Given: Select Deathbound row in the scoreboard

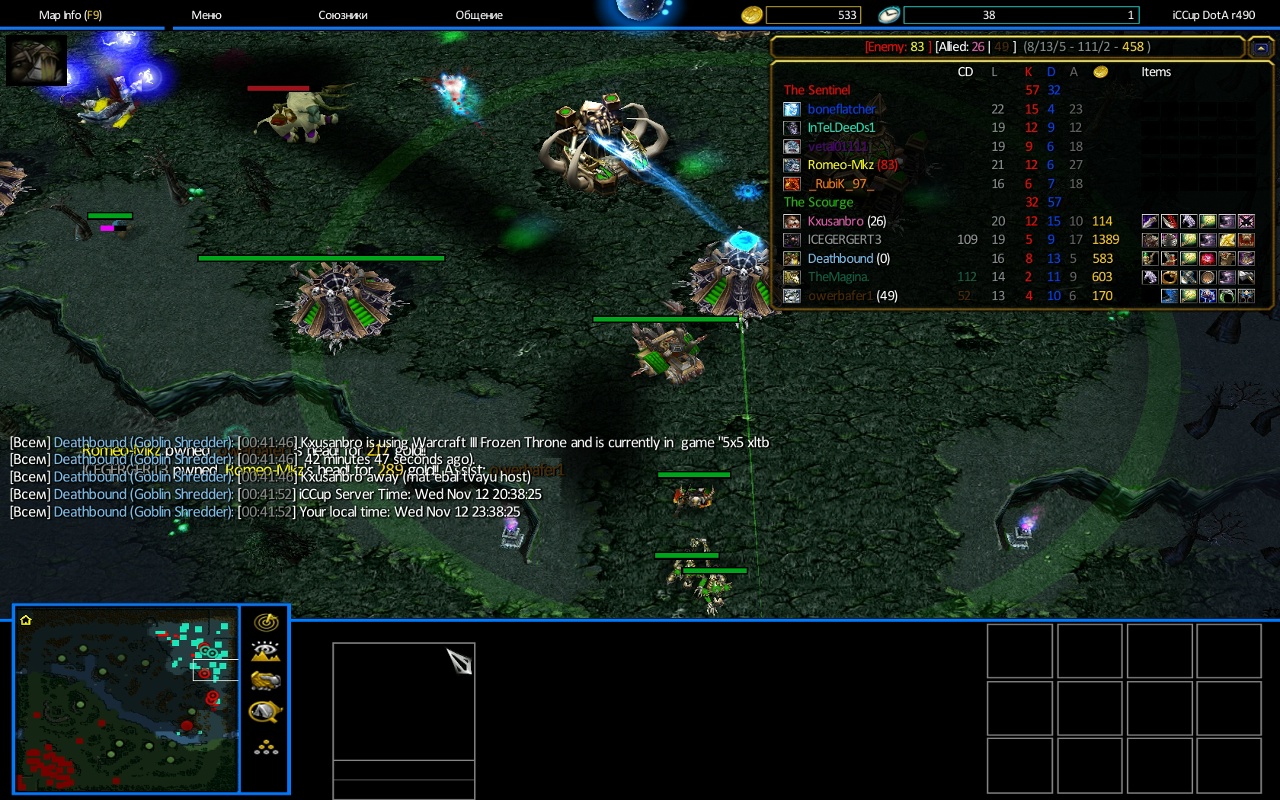Looking at the screenshot, I should coord(840,258).
